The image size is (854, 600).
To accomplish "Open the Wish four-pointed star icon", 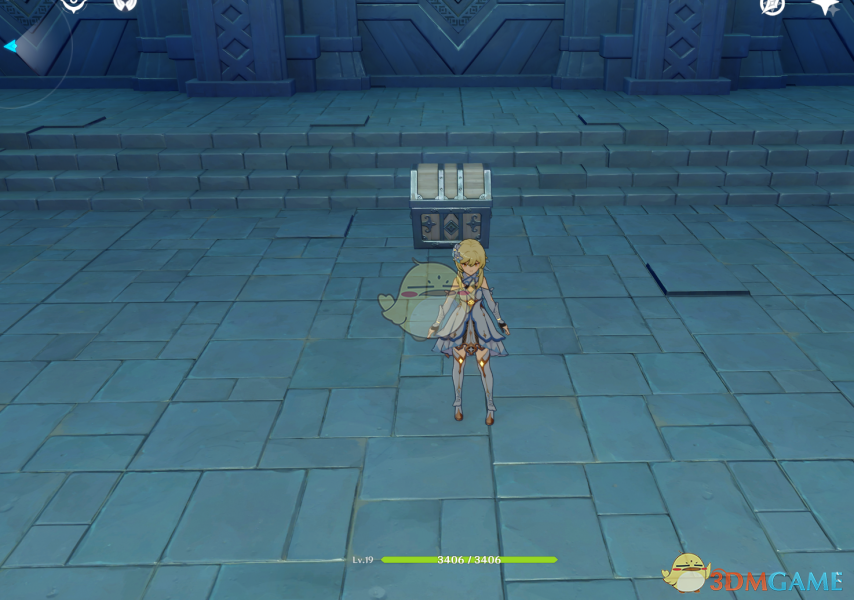I will [x=825, y=5].
